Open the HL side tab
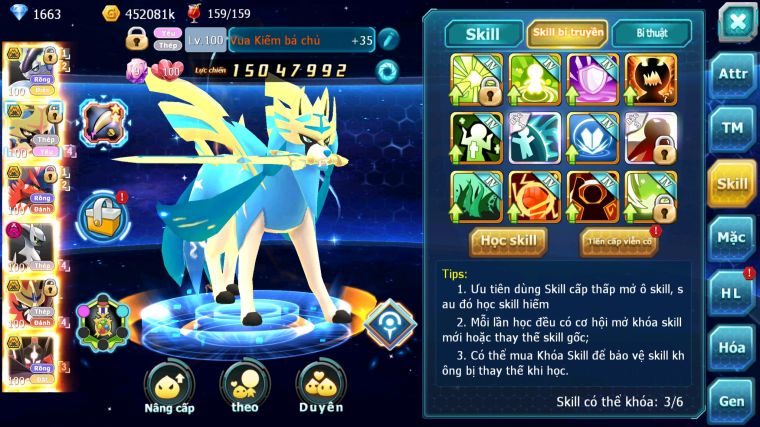 point(732,293)
